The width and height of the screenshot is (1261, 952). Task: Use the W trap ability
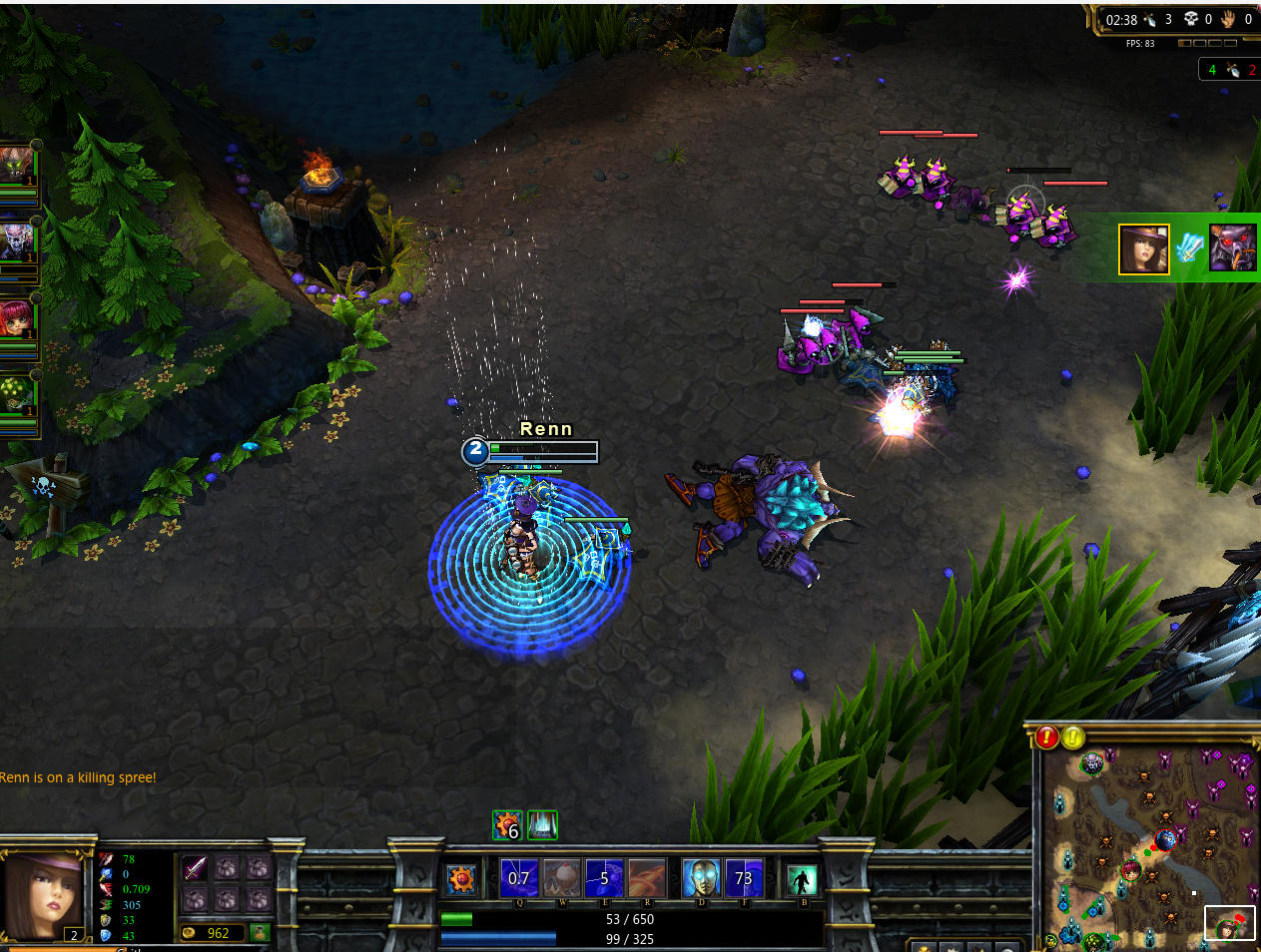coord(562,878)
